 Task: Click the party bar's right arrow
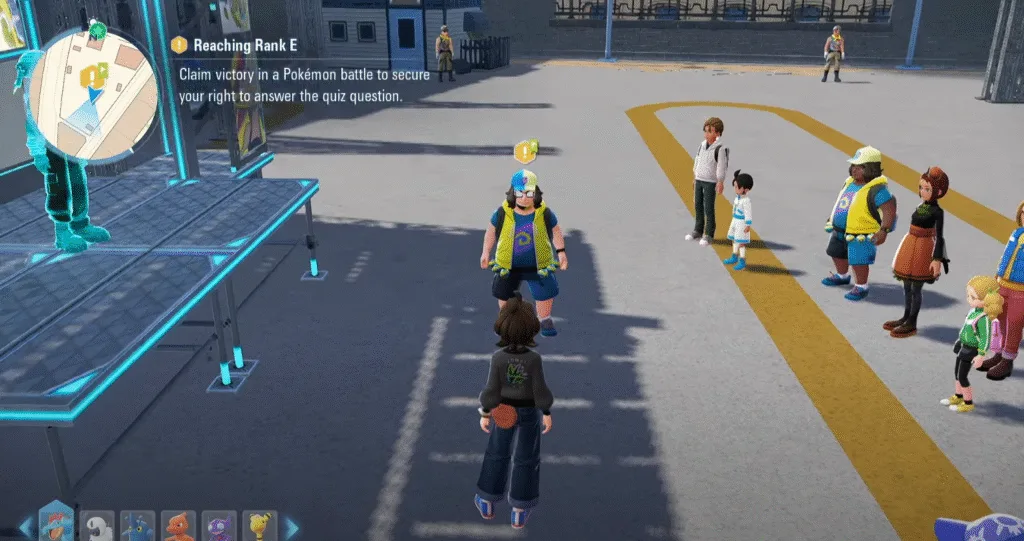pos(291,526)
